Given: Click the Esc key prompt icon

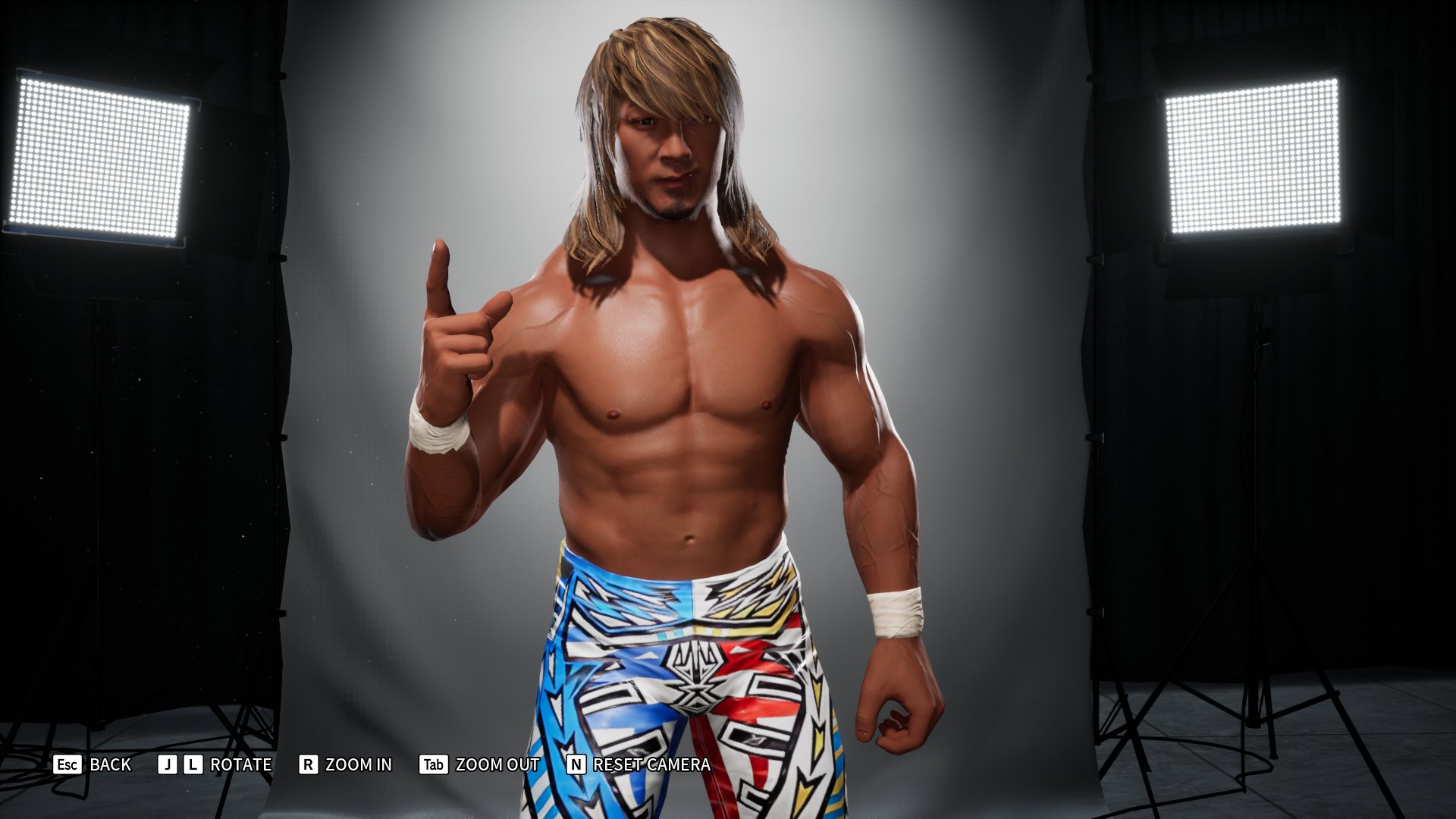Looking at the screenshot, I should point(67,765).
